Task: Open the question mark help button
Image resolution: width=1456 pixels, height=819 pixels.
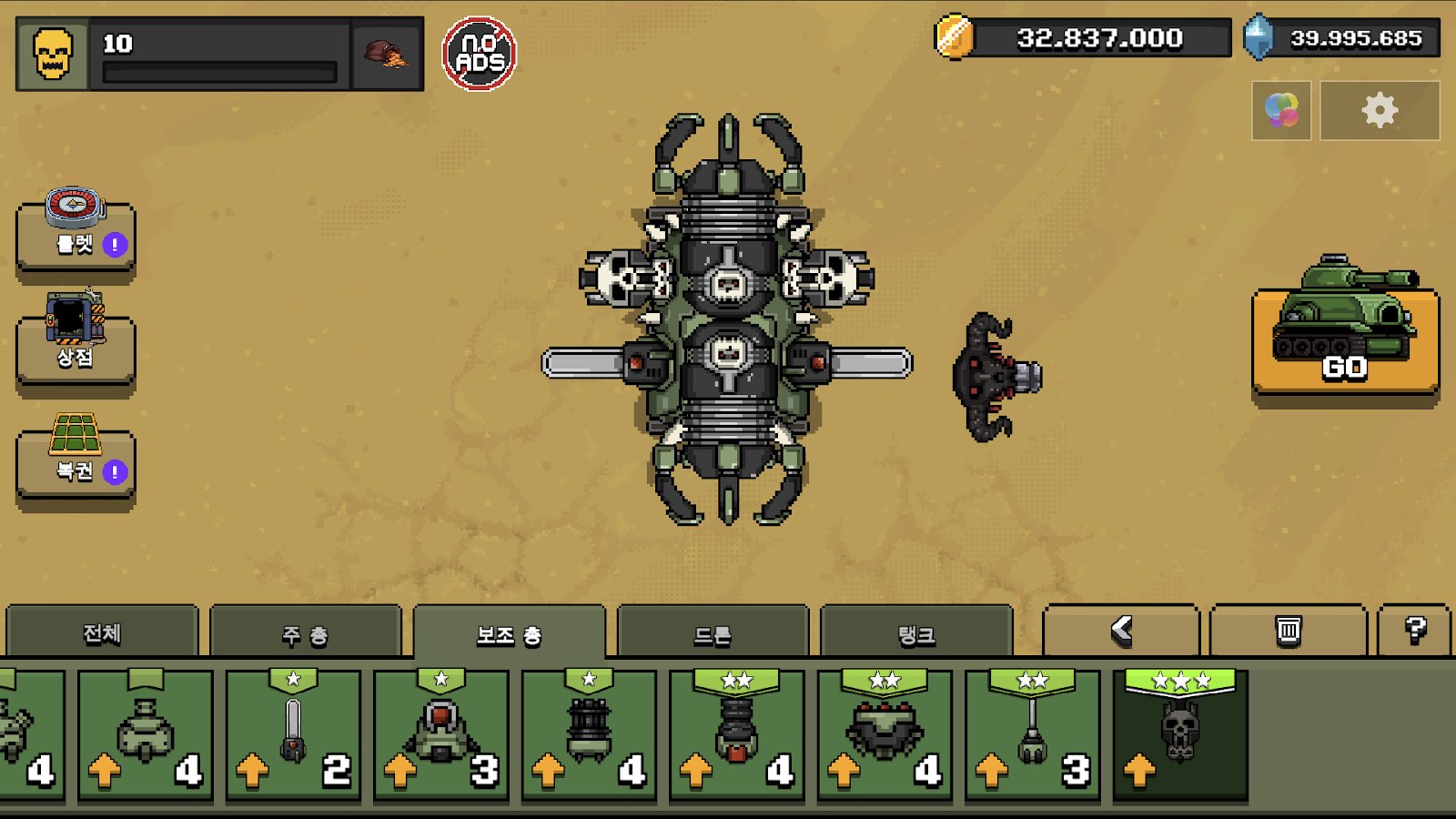Action: pos(1414,630)
